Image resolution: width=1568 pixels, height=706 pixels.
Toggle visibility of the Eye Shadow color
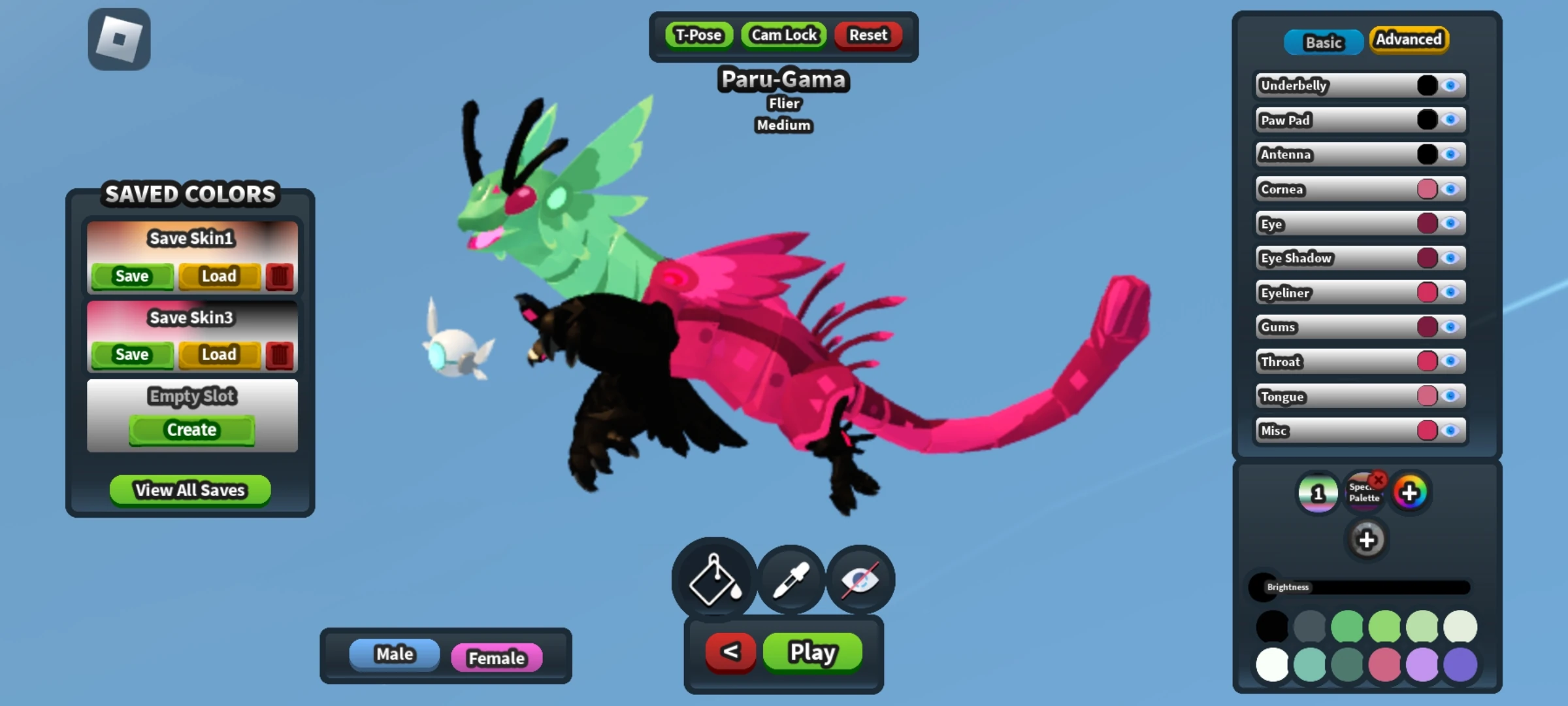pos(1450,258)
